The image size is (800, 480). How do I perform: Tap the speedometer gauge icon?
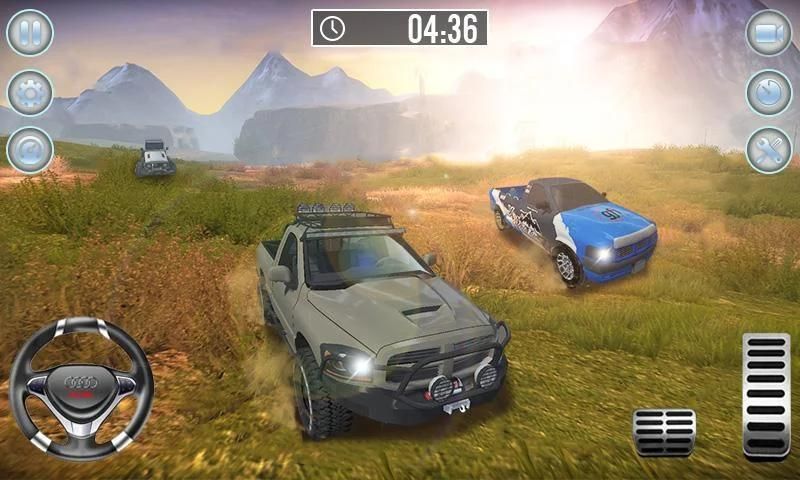pyautogui.click(x=30, y=151)
